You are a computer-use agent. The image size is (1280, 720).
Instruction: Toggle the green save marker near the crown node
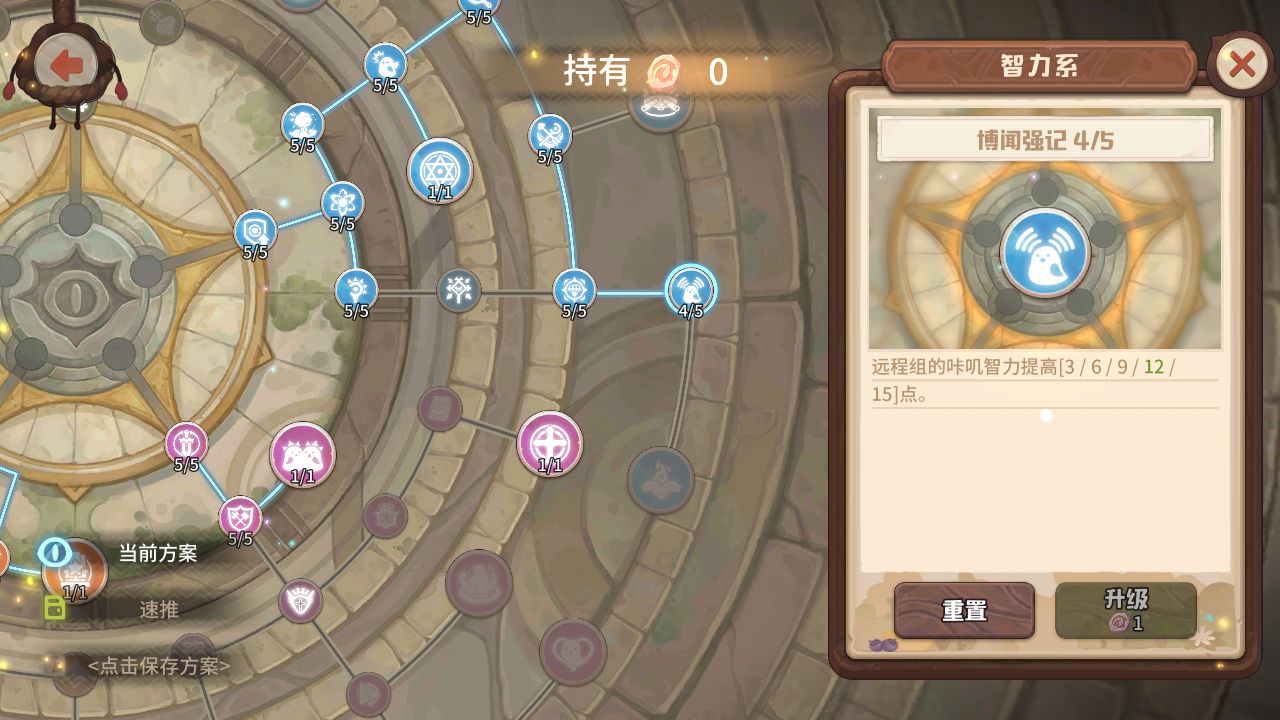coord(53,607)
